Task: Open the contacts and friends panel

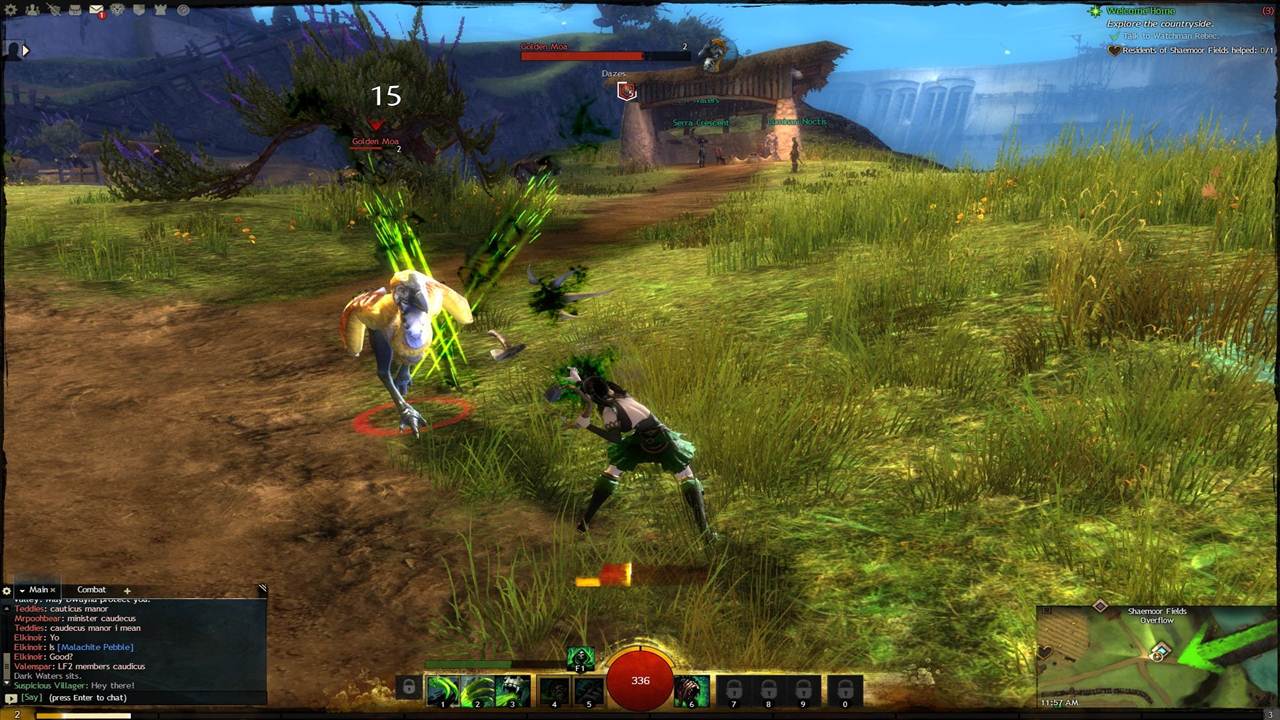Action: tap(32, 9)
